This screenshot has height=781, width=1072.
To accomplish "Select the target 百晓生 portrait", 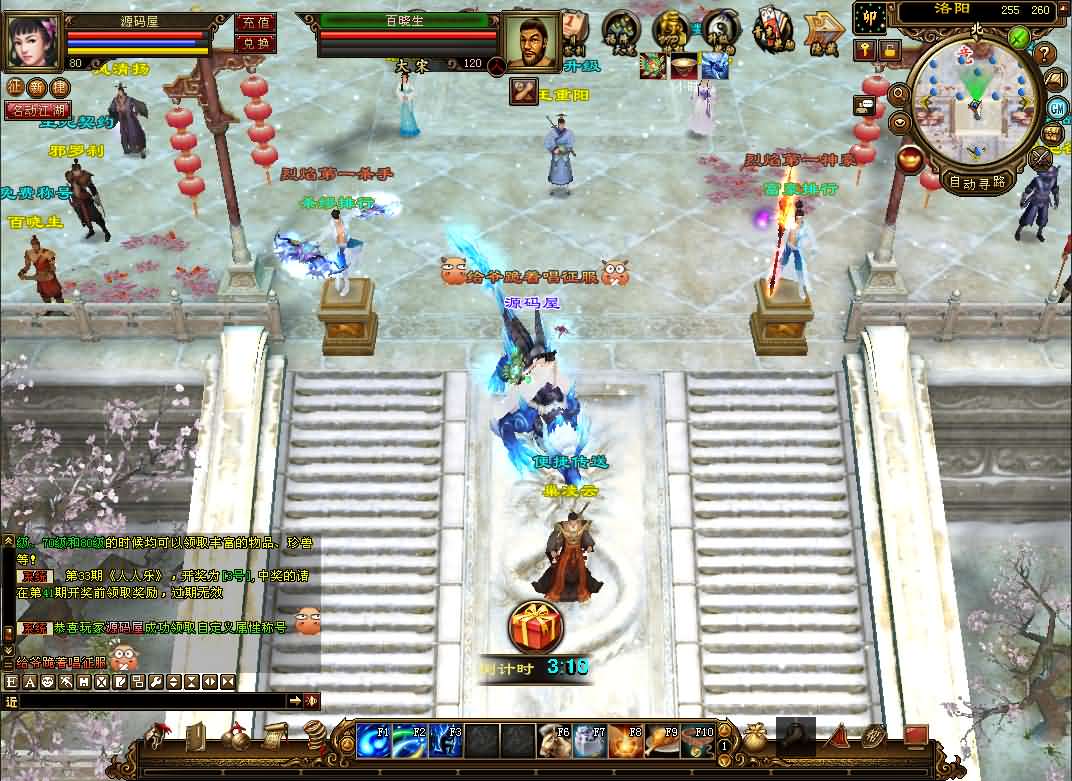I will pos(530,42).
